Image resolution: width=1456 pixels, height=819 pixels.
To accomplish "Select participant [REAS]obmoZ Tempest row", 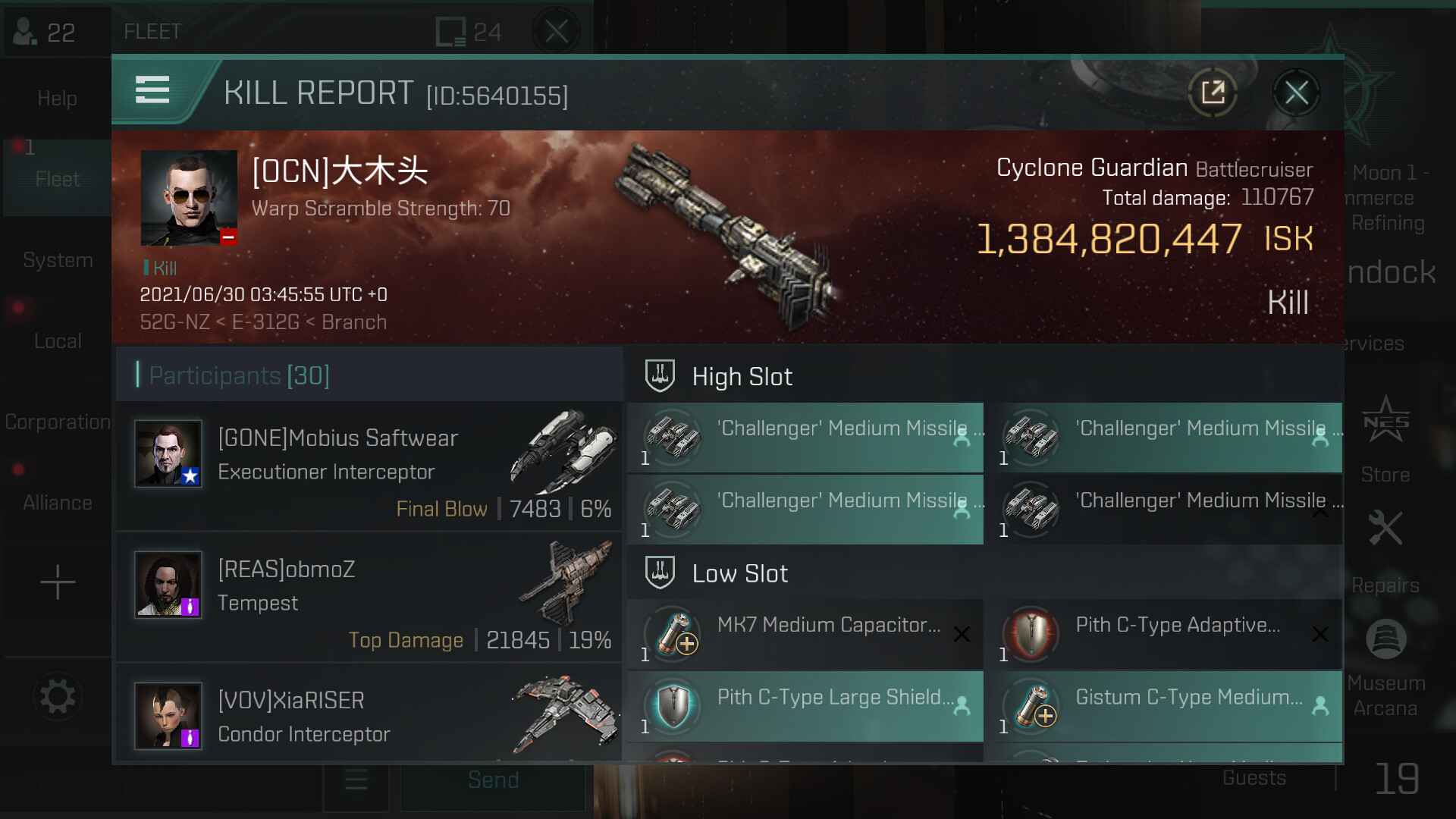I will 369,598.
